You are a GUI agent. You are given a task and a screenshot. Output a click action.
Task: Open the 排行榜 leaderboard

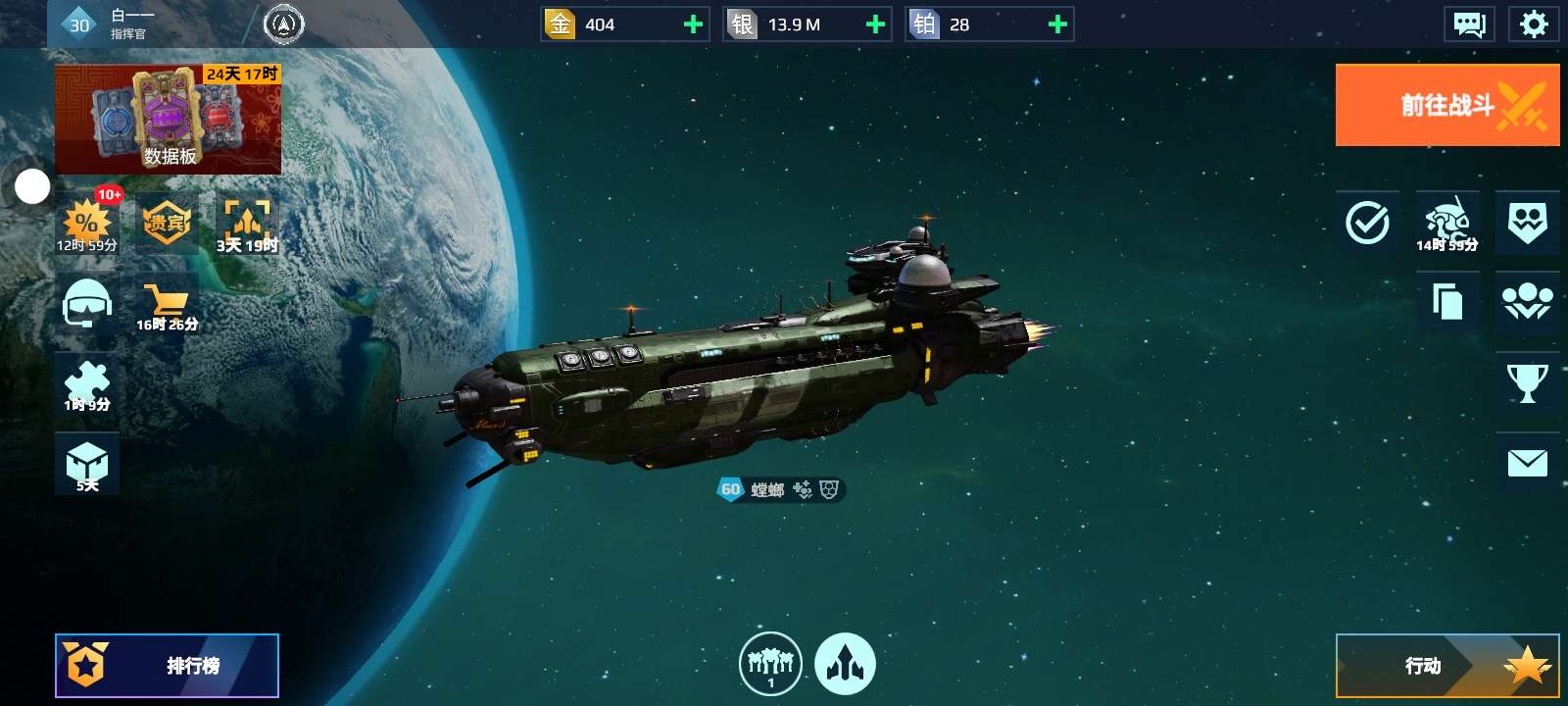pyautogui.click(x=167, y=666)
